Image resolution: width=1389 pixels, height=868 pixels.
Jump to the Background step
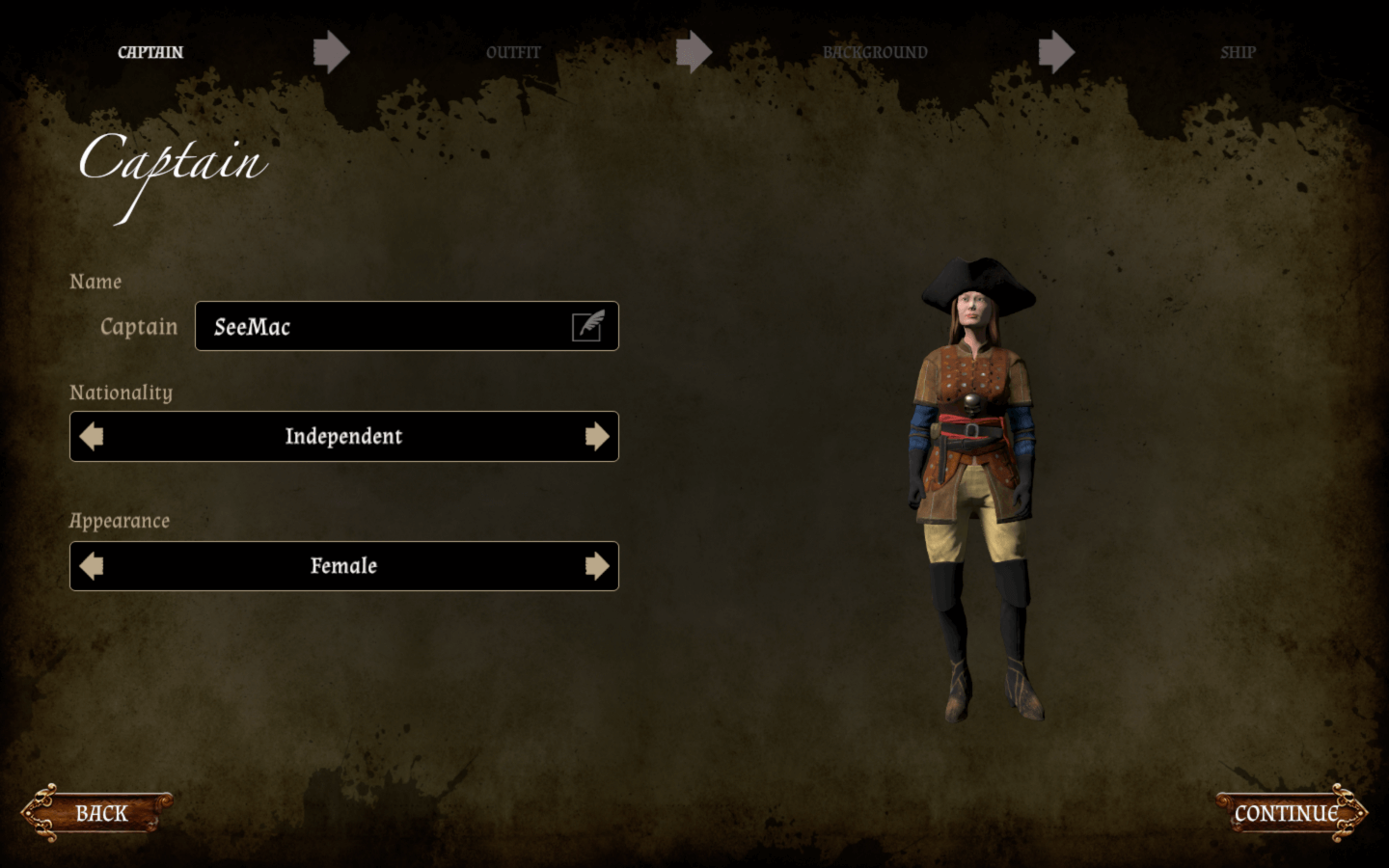click(875, 52)
